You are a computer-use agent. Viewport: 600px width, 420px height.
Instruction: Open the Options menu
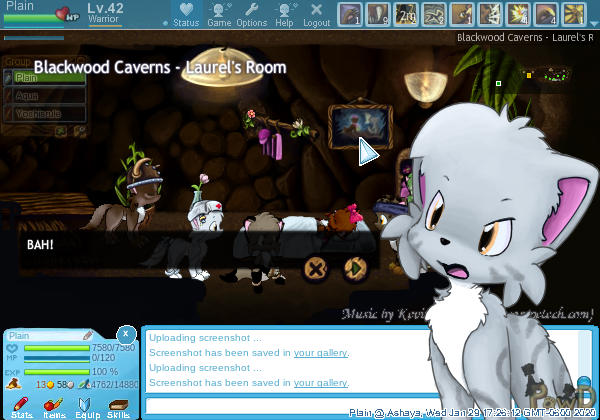(251, 14)
